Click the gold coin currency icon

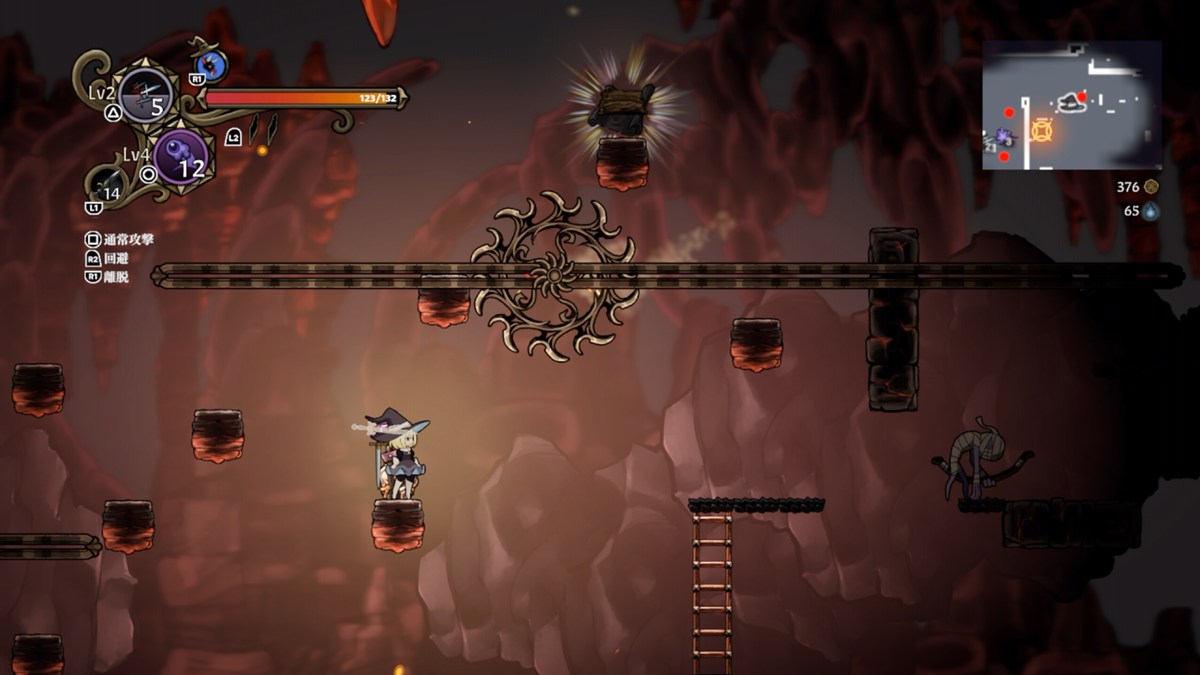tap(1151, 186)
